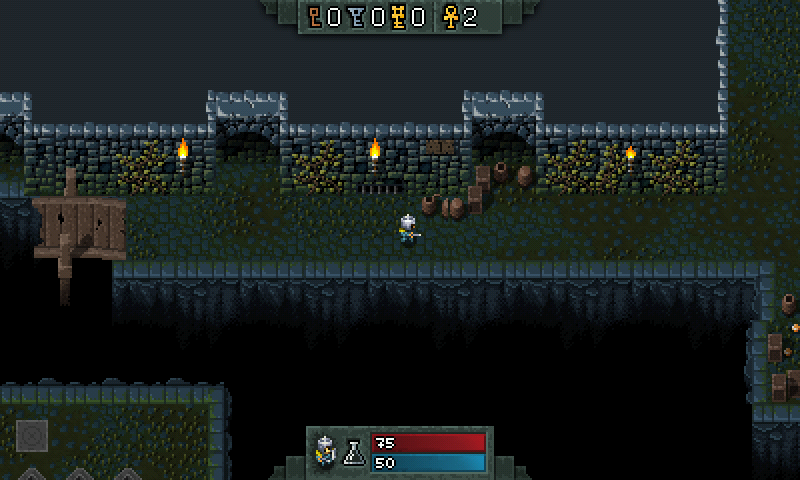Tap the faint grey square button
Viewport: 800px width, 480px height.
click(31, 435)
